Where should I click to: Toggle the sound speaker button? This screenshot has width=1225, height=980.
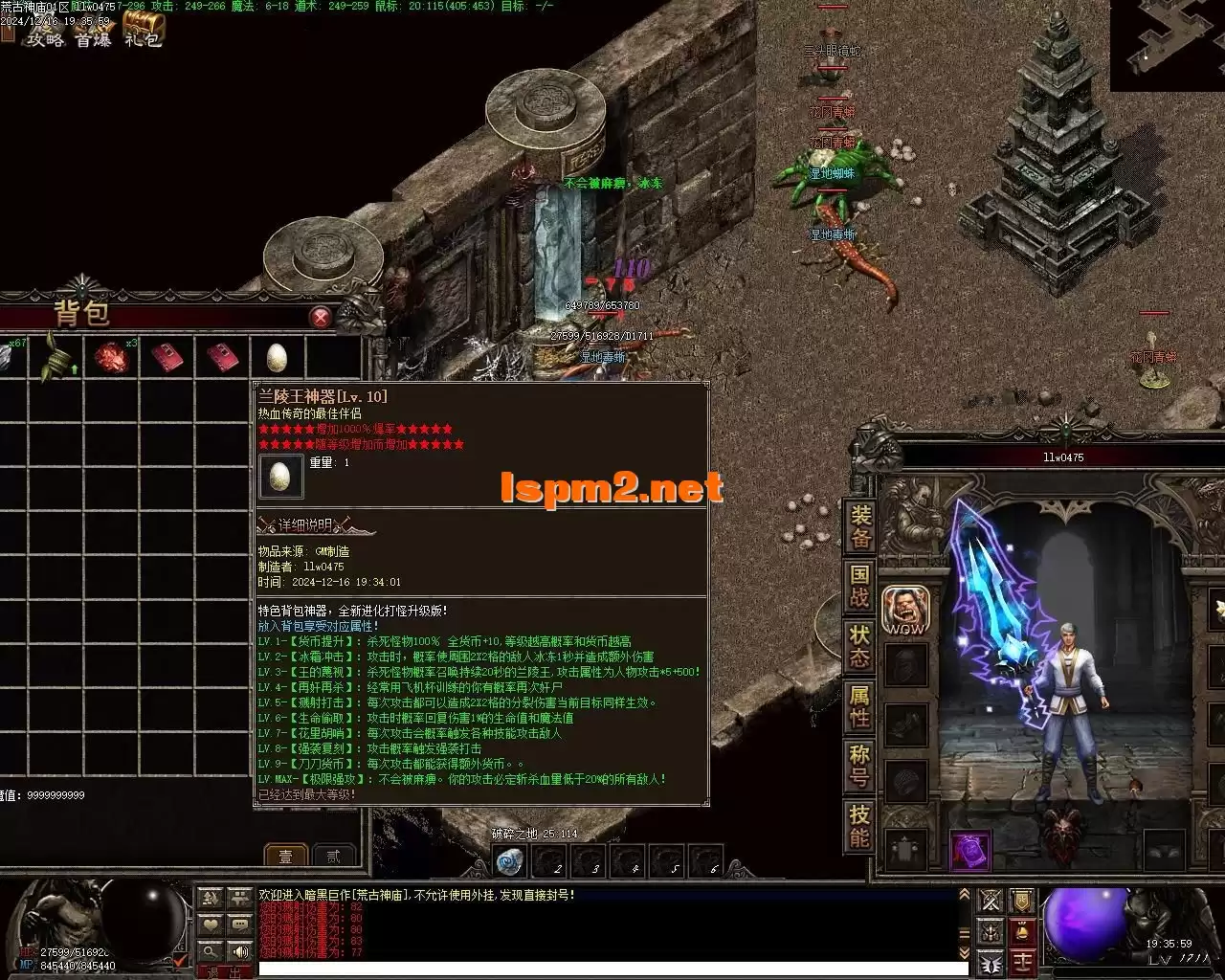(x=239, y=951)
